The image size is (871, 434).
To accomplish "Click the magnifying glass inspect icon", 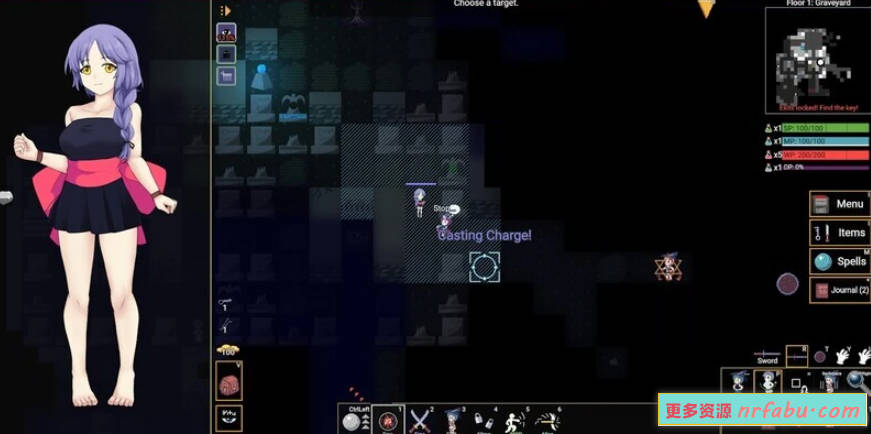I will [x=856, y=380].
